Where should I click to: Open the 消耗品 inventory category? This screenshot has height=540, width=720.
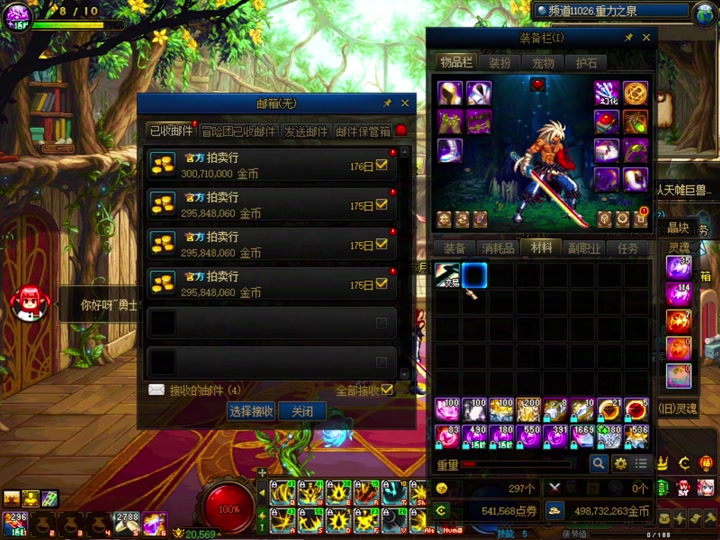click(x=498, y=248)
